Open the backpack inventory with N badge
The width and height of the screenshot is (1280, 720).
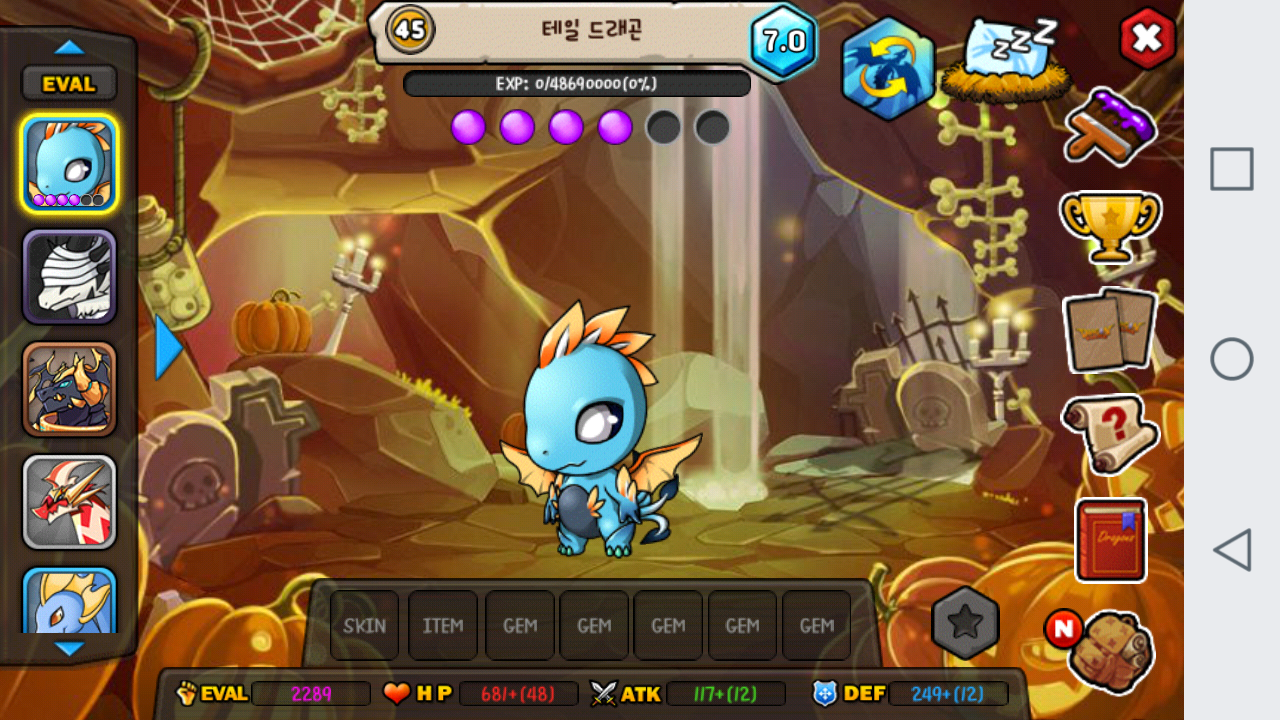tap(1108, 651)
